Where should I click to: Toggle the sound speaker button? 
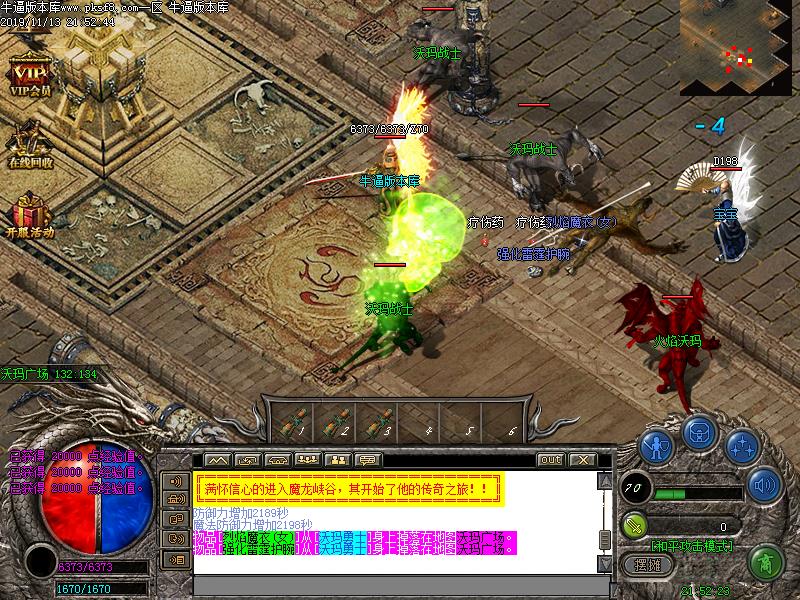(x=764, y=485)
